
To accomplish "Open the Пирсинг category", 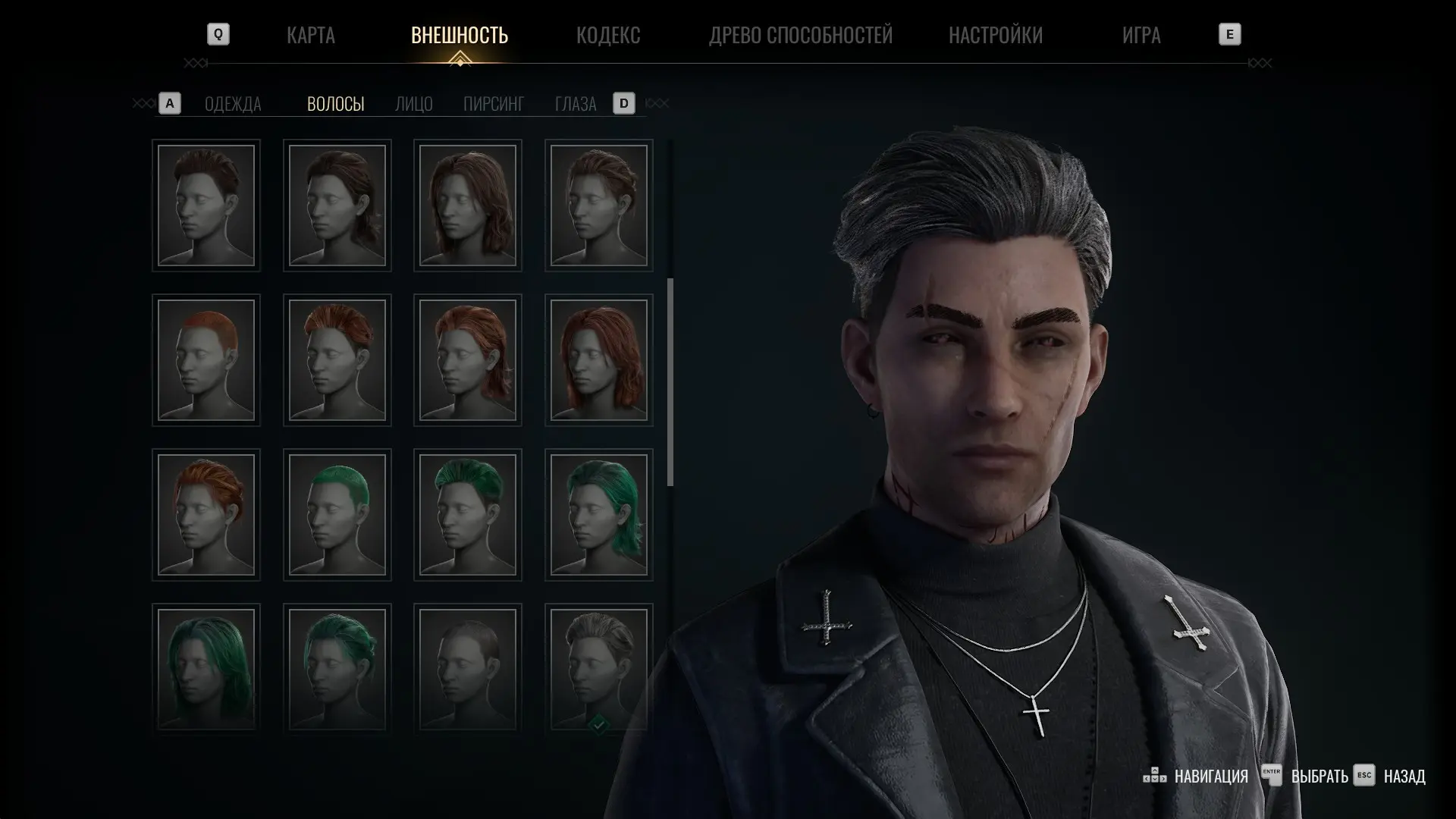I will tap(493, 104).
